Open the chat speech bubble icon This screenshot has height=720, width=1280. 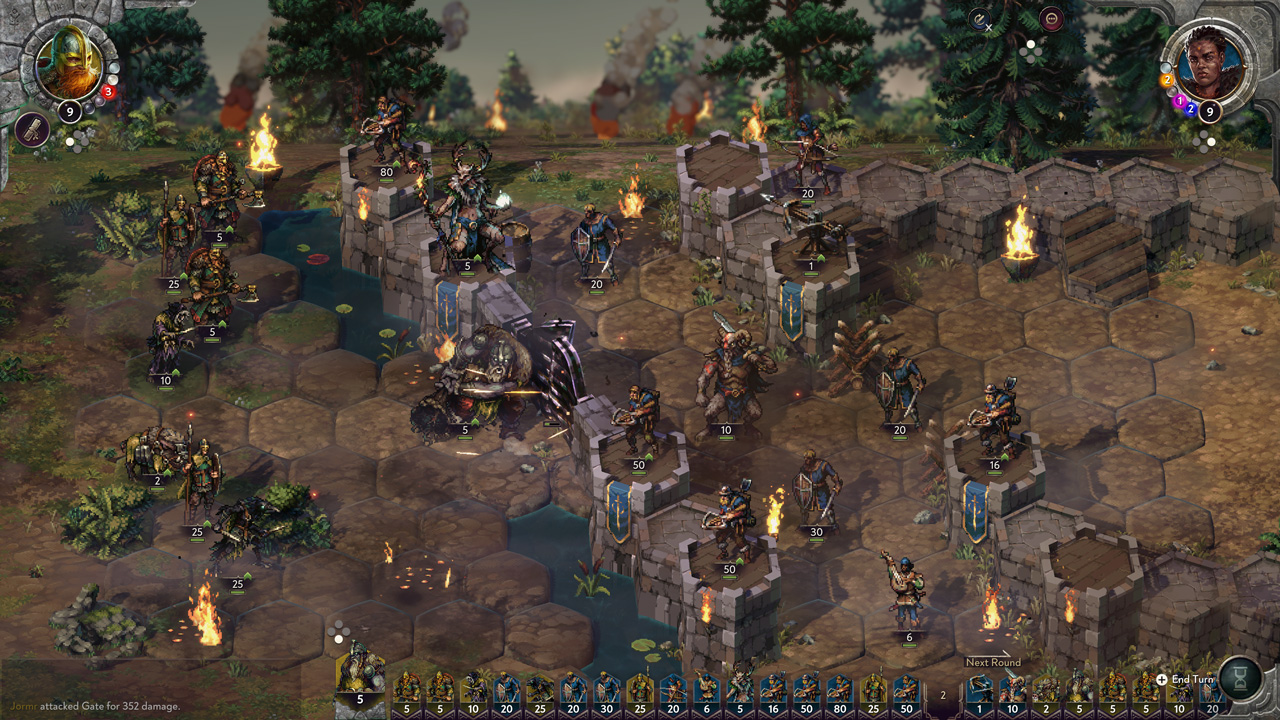(1051, 18)
